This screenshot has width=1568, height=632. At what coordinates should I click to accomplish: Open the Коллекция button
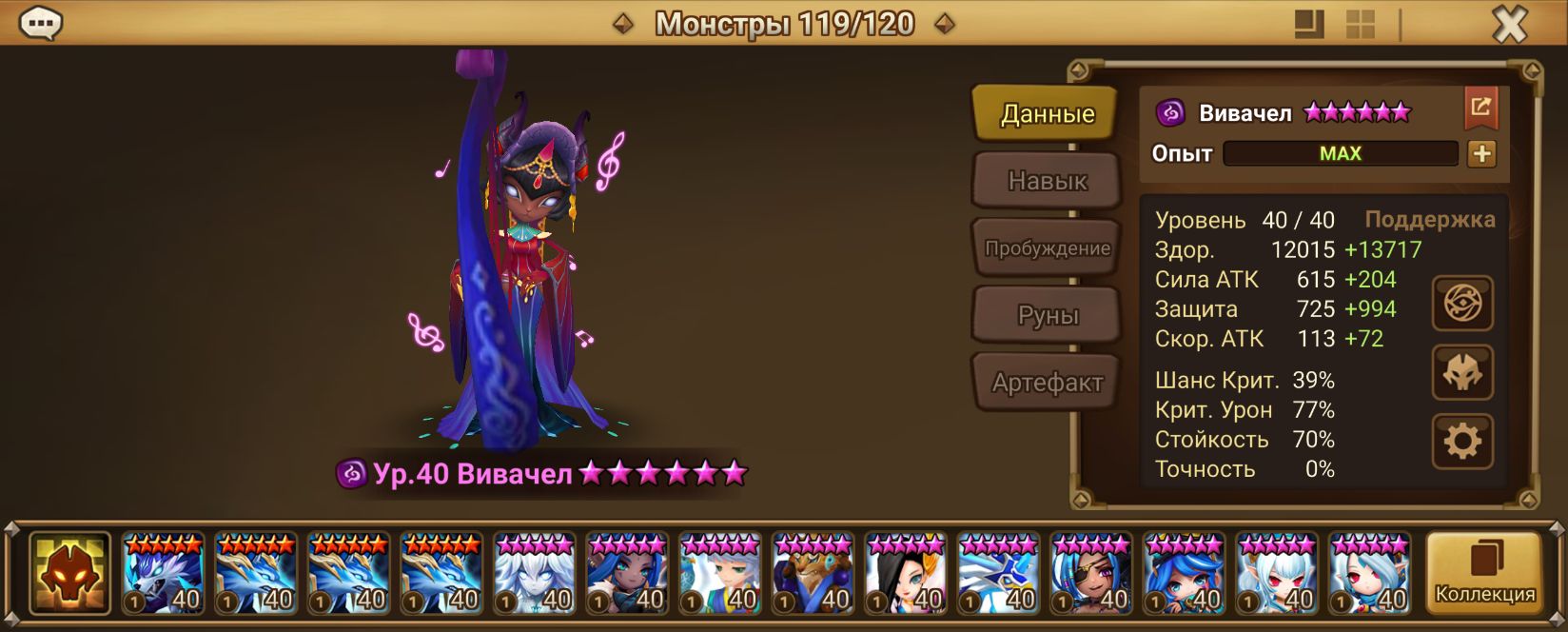click(x=1484, y=573)
